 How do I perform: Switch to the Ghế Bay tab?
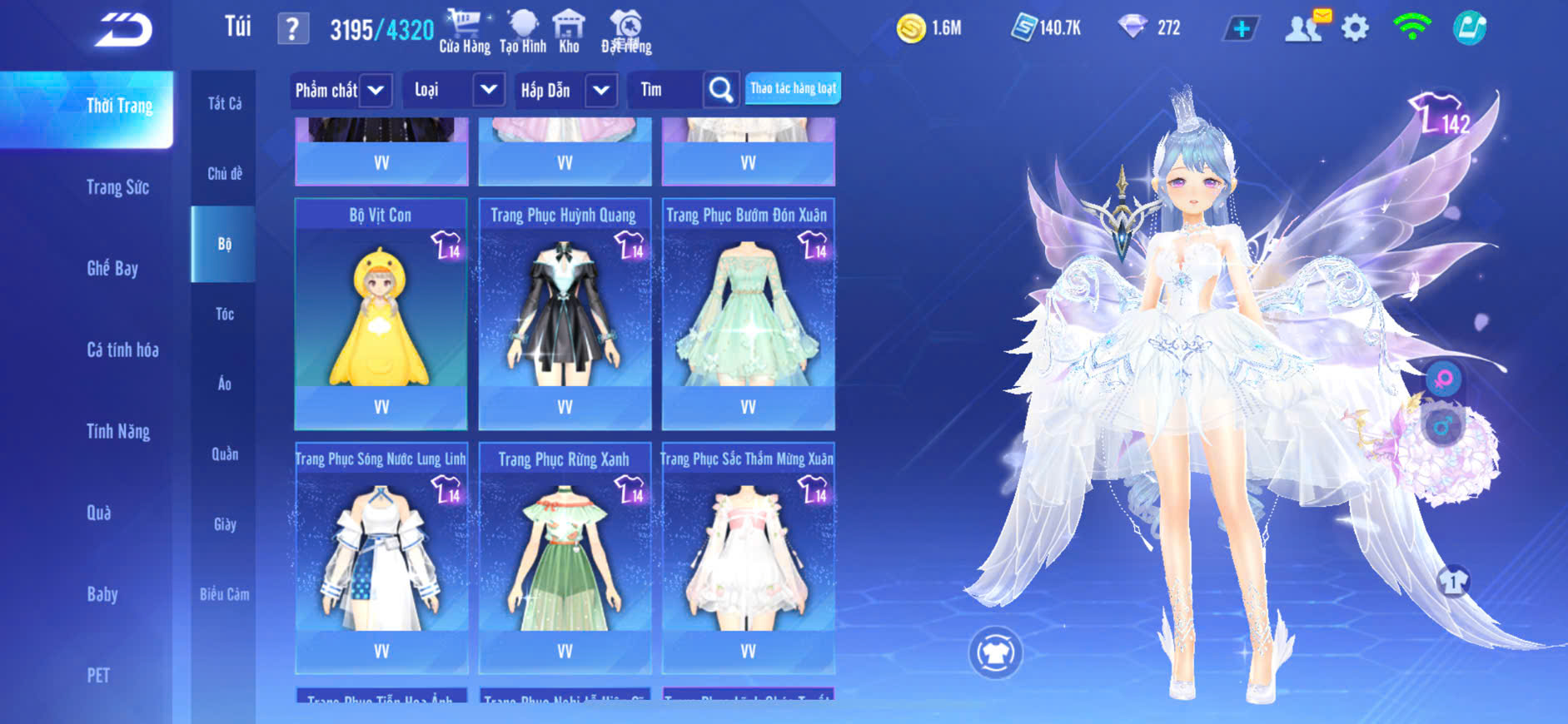click(x=112, y=268)
